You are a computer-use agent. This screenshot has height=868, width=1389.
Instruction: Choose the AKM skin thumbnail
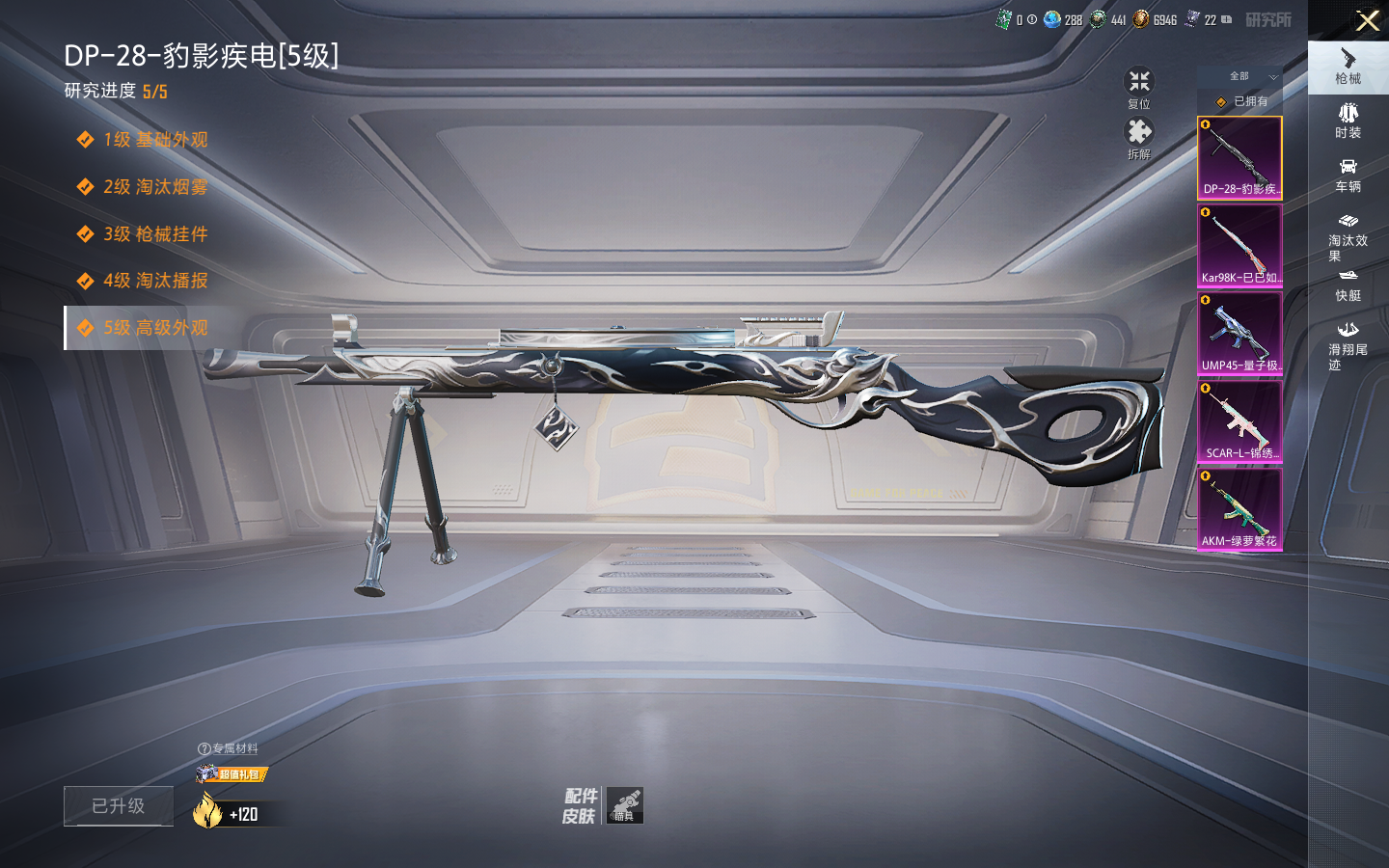(1239, 508)
